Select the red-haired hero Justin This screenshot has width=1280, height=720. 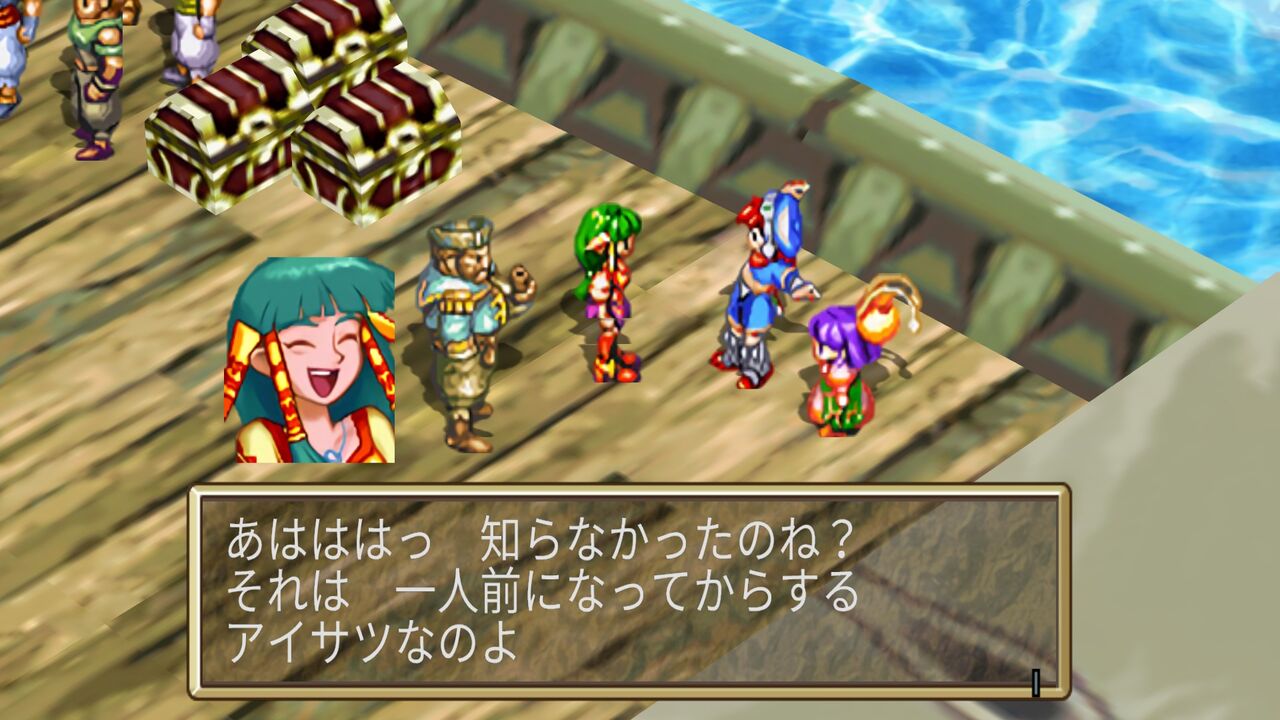click(x=755, y=290)
